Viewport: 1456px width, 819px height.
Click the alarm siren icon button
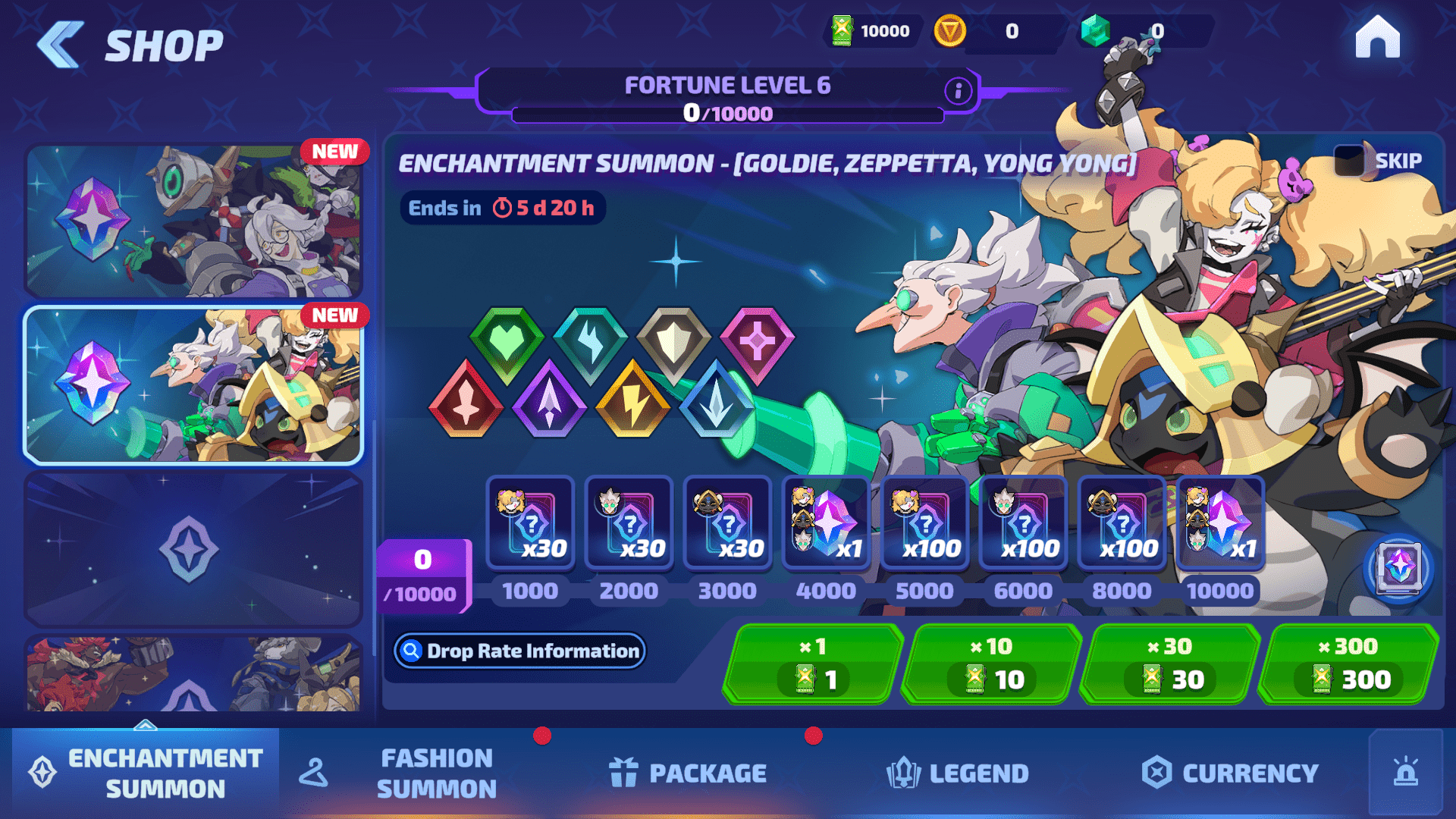[x=1405, y=773]
